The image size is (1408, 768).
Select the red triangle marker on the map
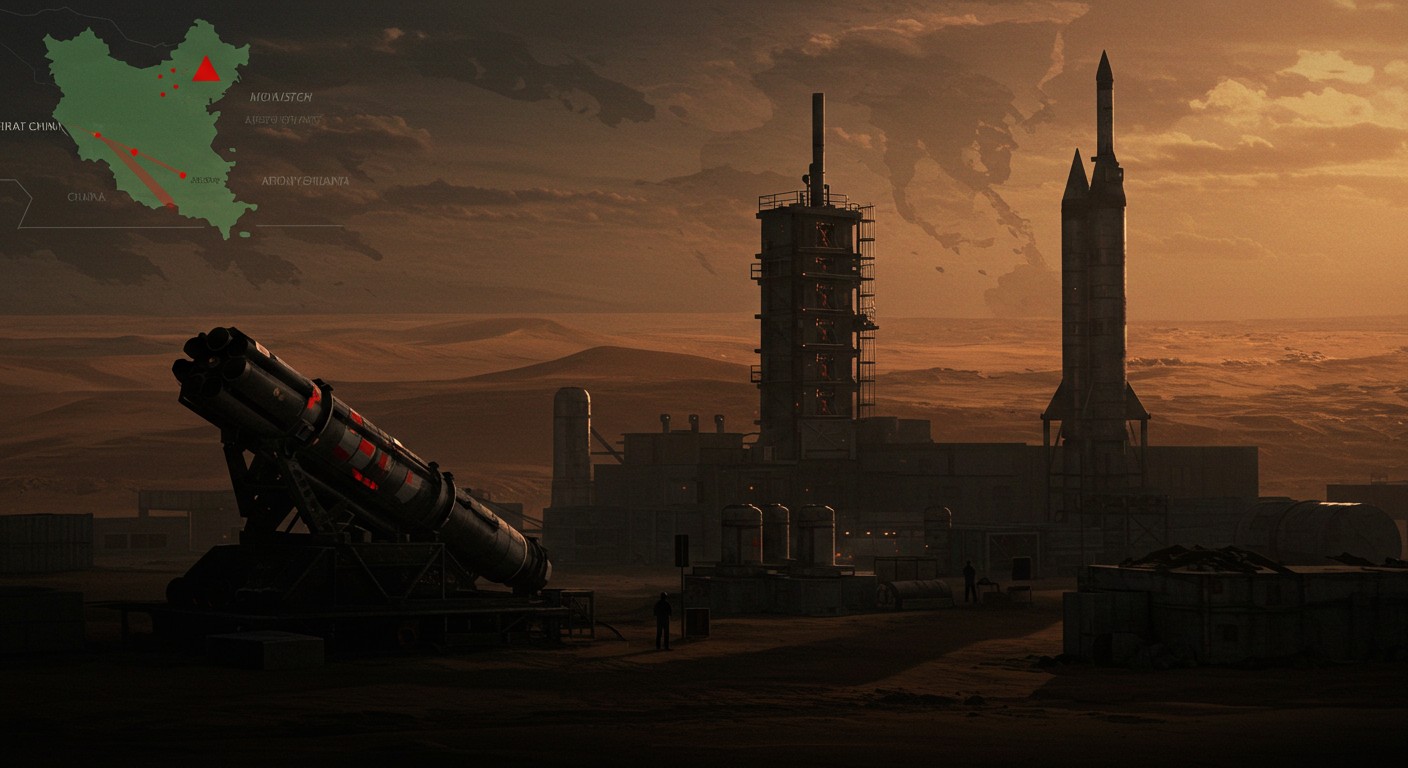coord(206,70)
